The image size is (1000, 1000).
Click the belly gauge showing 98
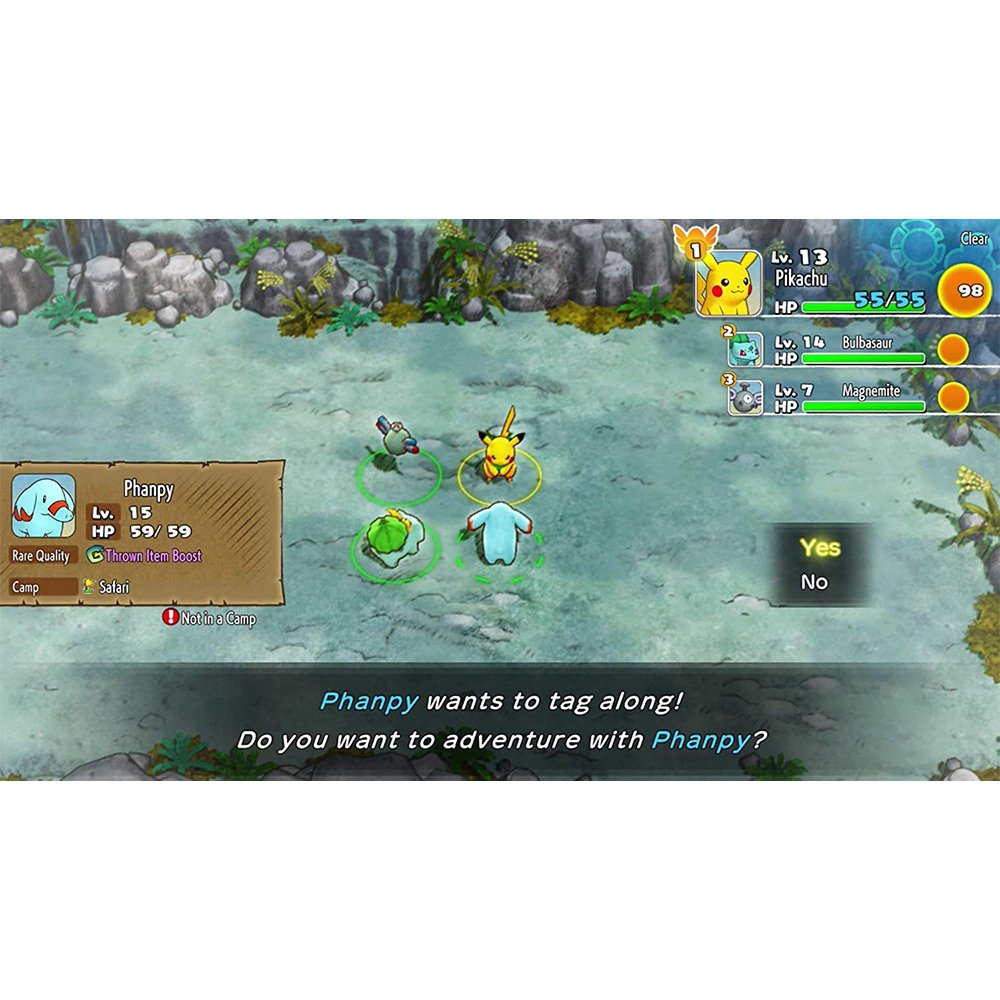click(969, 289)
